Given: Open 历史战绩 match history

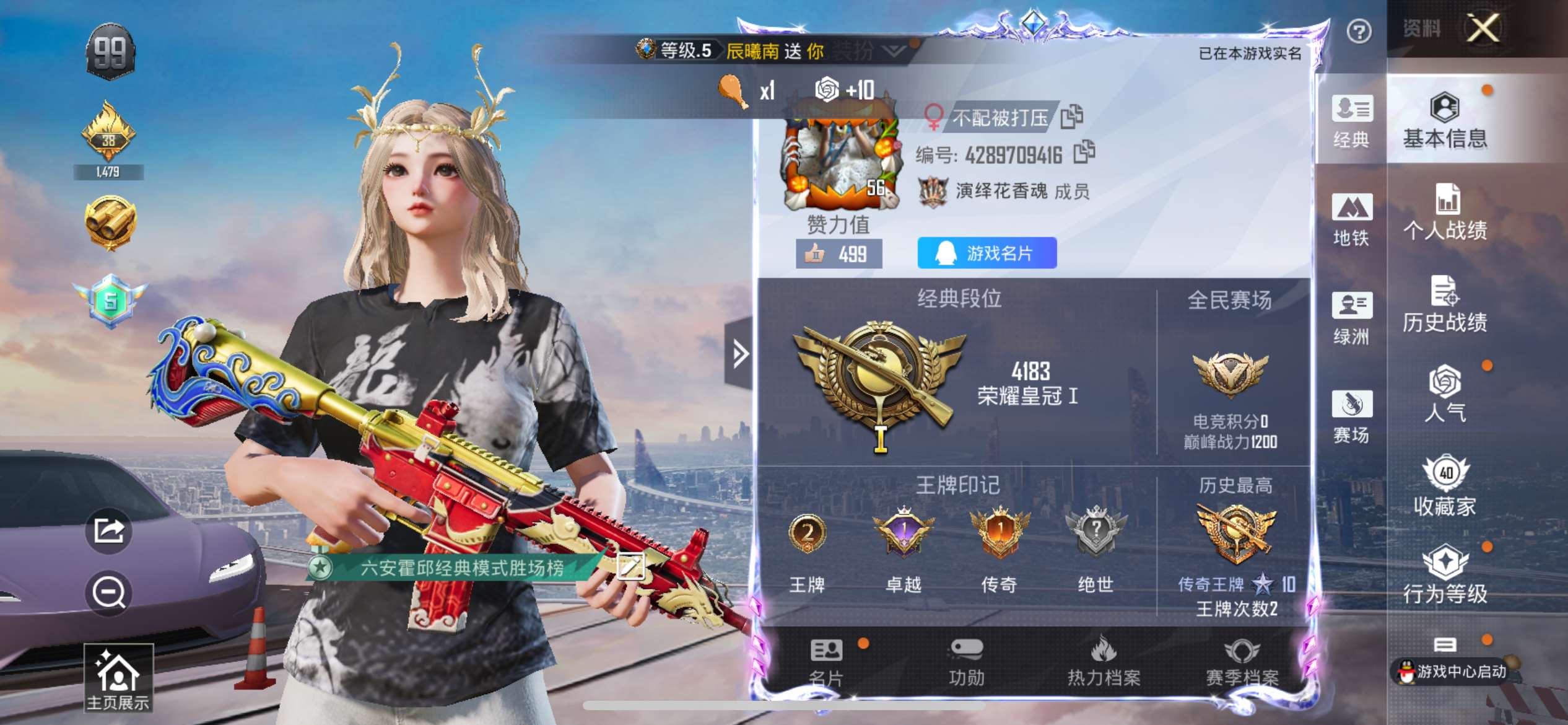Looking at the screenshot, I should point(1445,304).
